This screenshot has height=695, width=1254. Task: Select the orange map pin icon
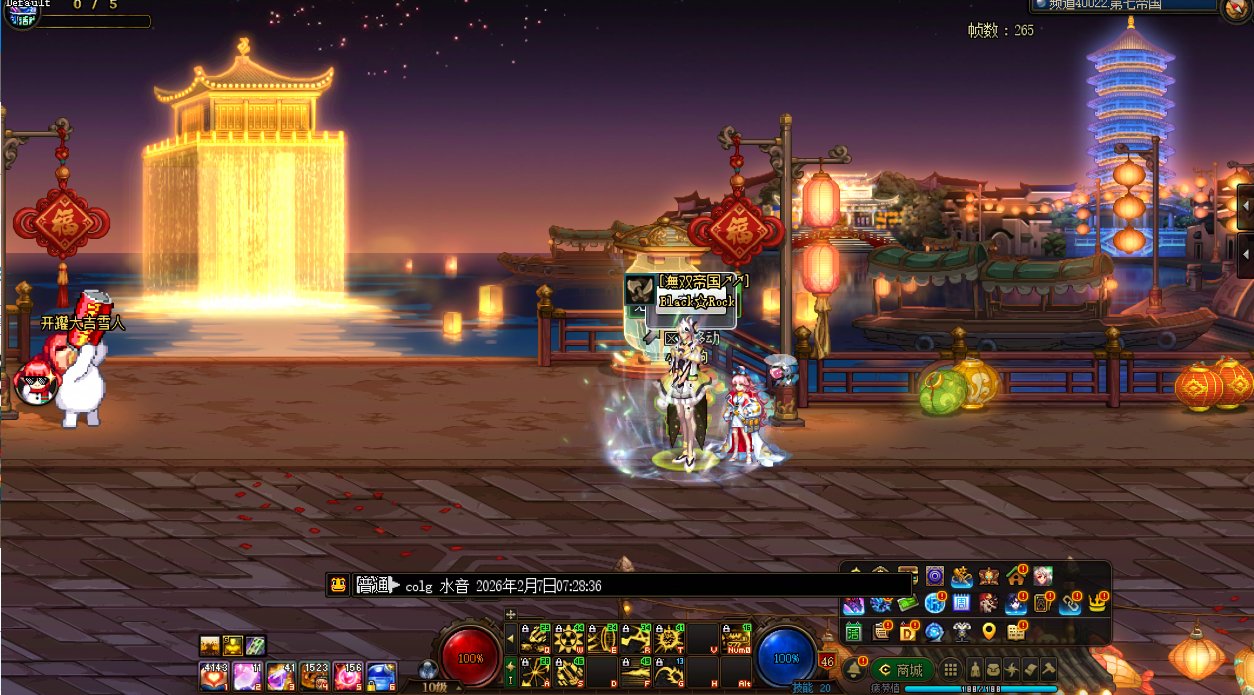click(989, 632)
